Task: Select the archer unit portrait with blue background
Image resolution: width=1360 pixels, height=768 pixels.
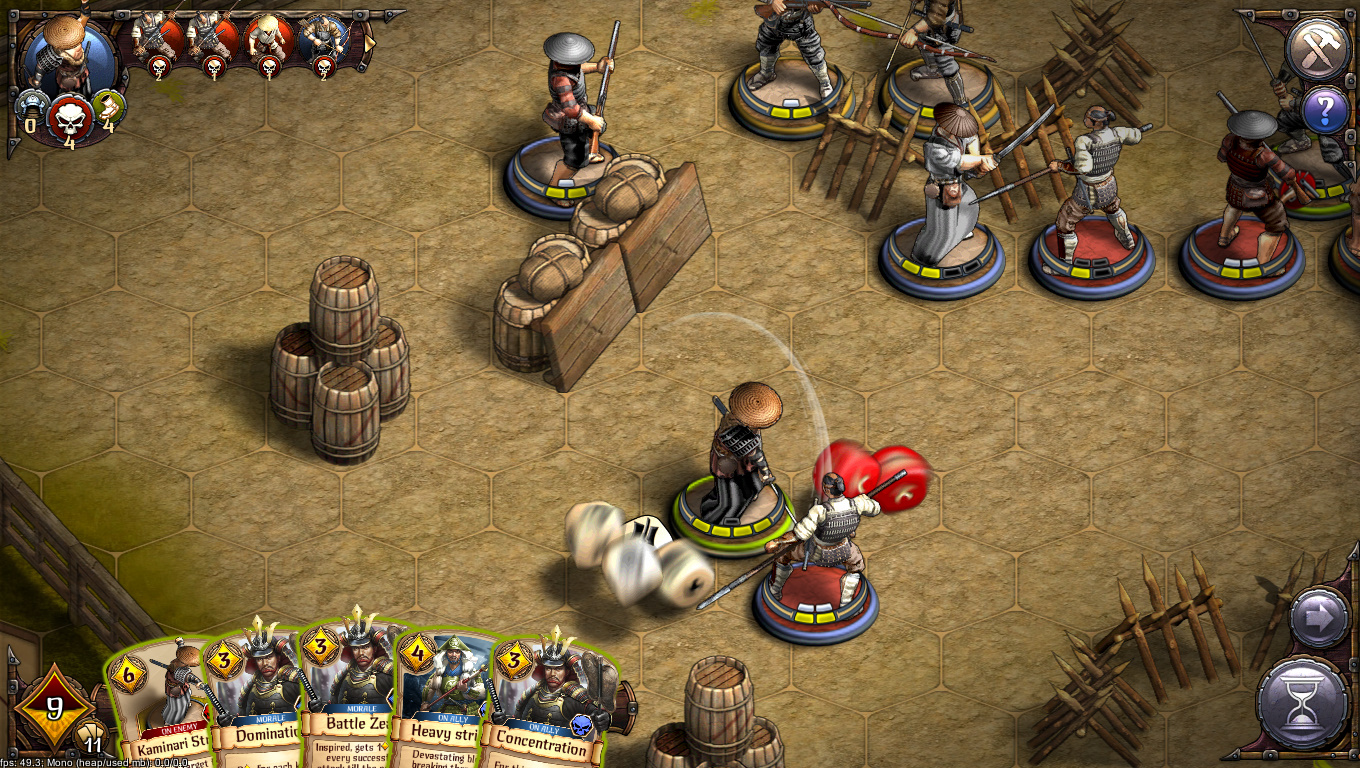Action: click(x=322, y=35)
